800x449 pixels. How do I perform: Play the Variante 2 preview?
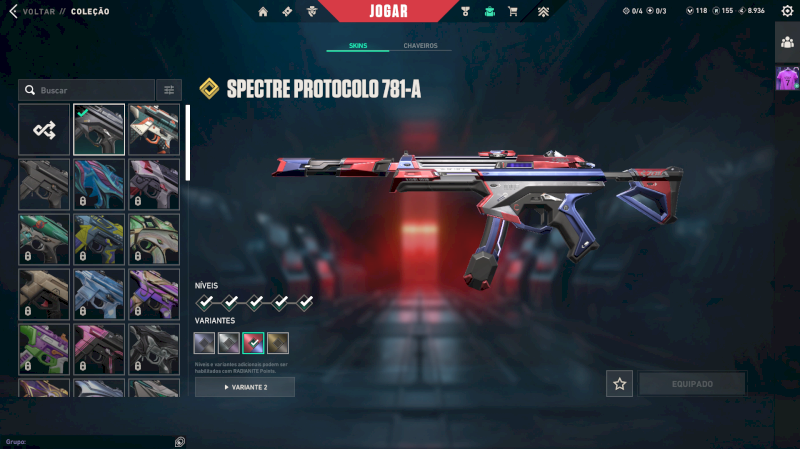245,387
